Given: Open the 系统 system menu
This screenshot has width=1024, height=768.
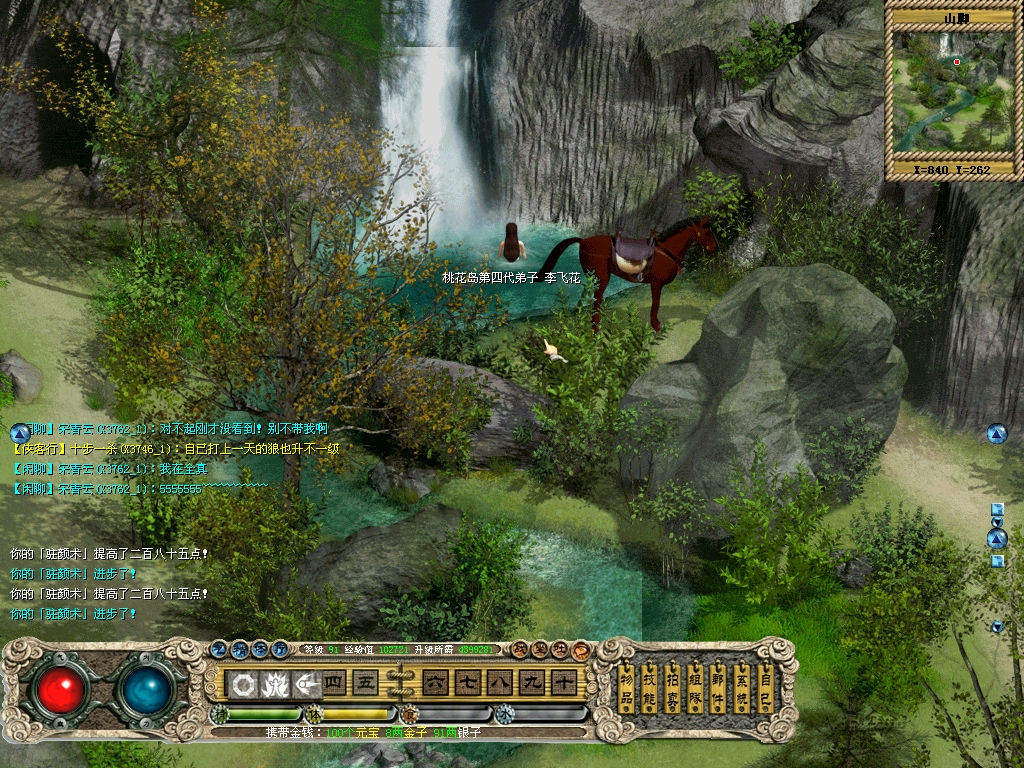Looking at the screenshot, I should 742,690.
